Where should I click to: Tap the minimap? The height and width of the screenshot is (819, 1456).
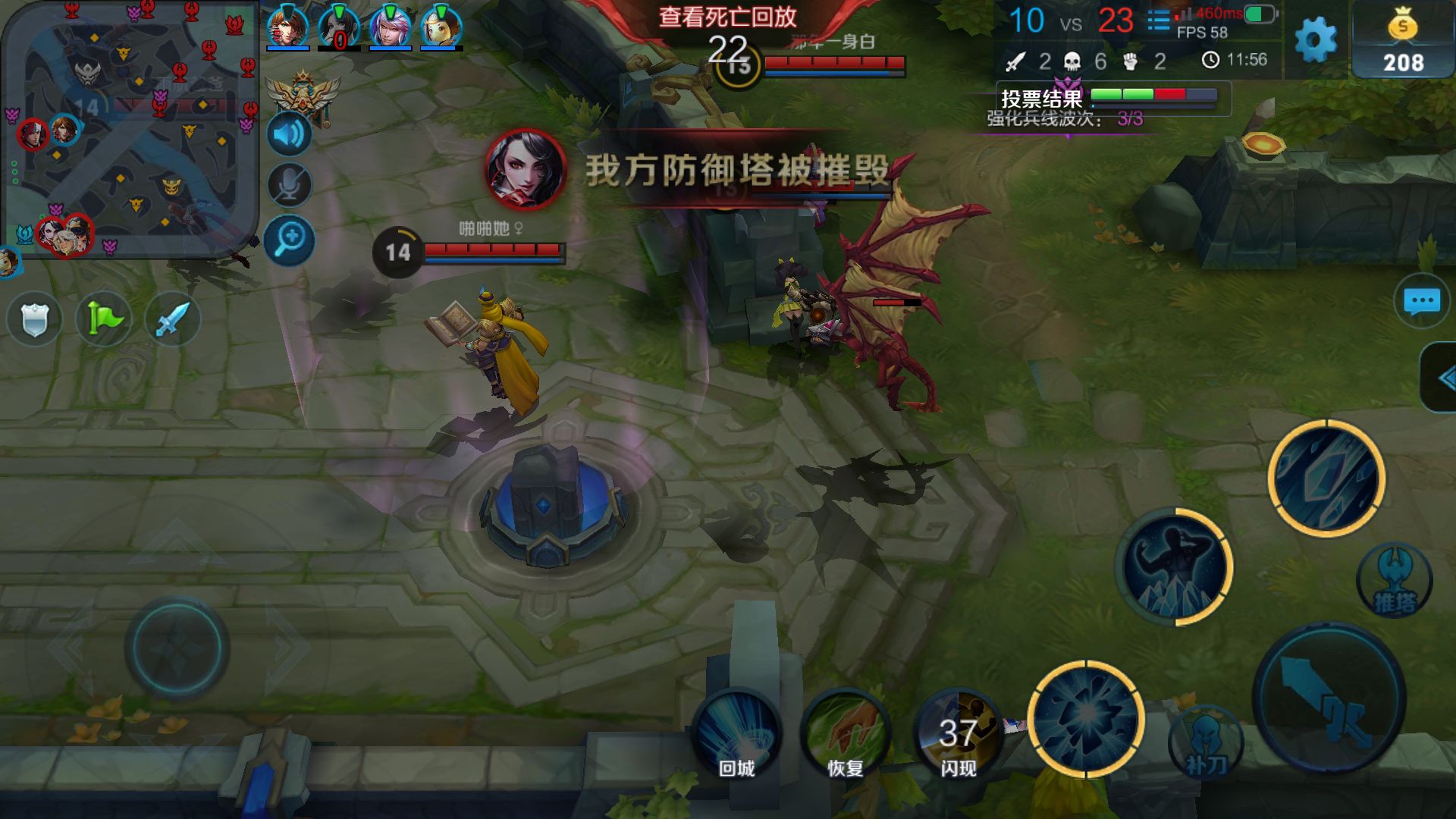coord(129,129)
